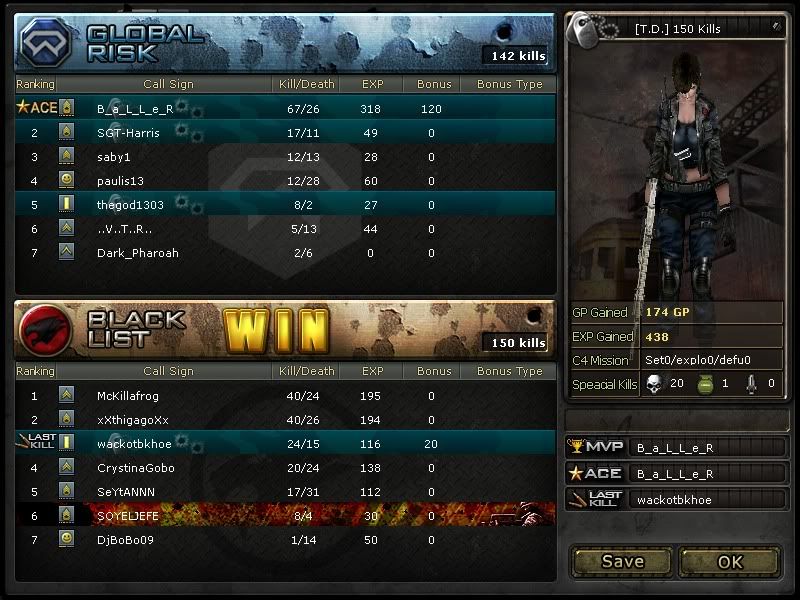Select thegod1303's highlighted row
800x600 pixels.
click(285, 205)
